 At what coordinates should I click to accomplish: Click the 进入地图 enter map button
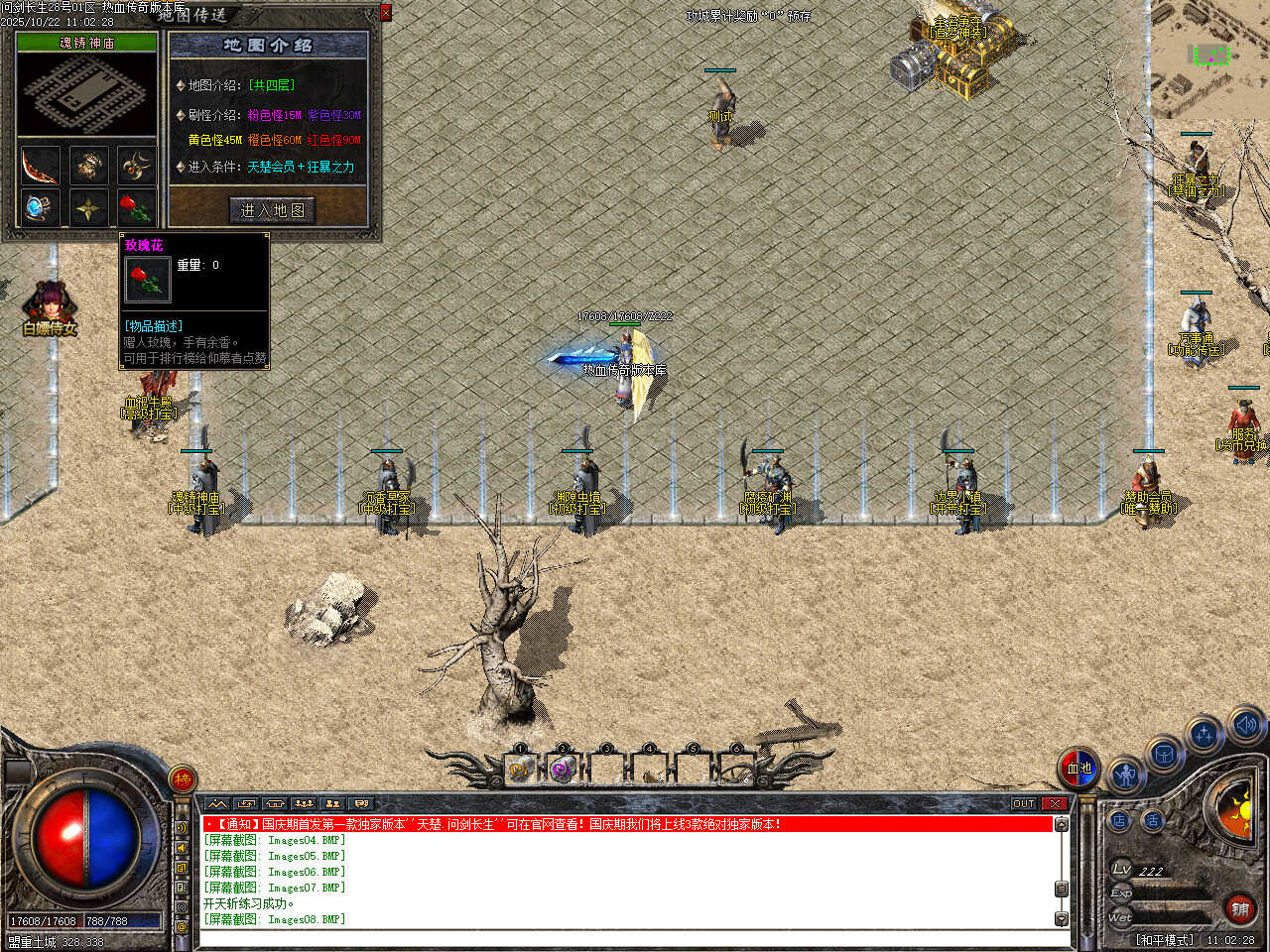[272, 210]
